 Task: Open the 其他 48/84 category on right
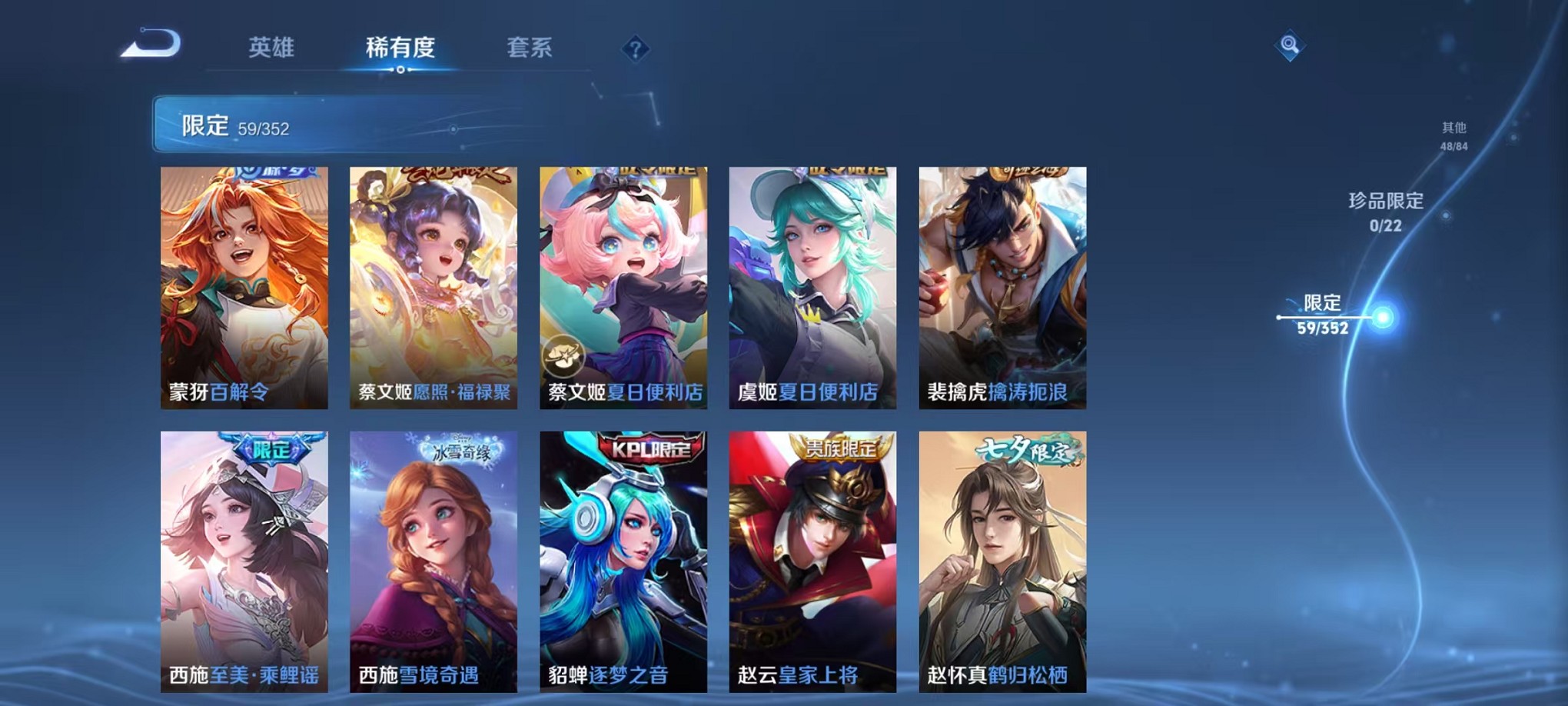[1453, 135]
